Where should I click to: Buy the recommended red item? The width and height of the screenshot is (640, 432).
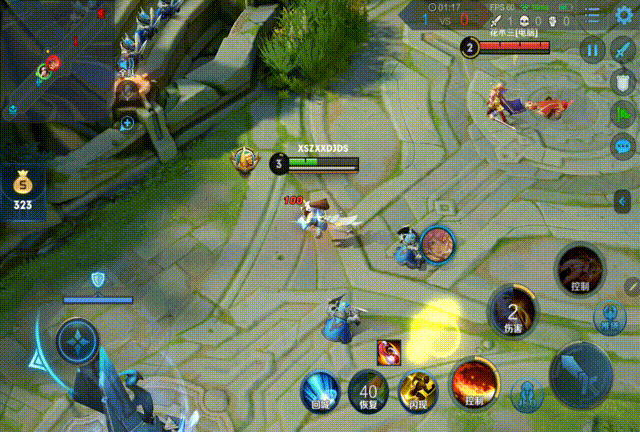tap(391, 352)
